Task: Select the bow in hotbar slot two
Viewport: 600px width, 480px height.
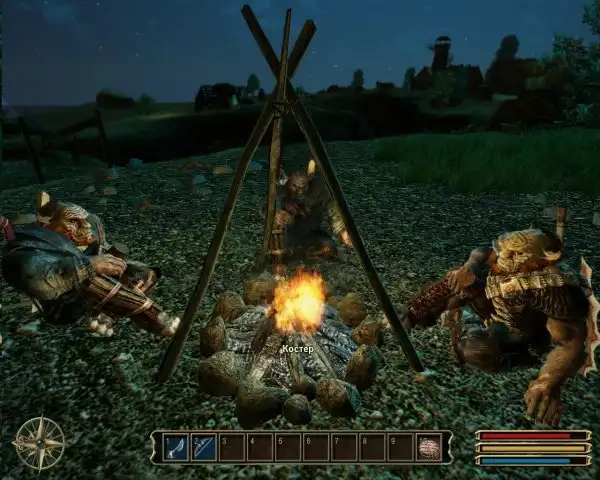Action: point(204,447)
